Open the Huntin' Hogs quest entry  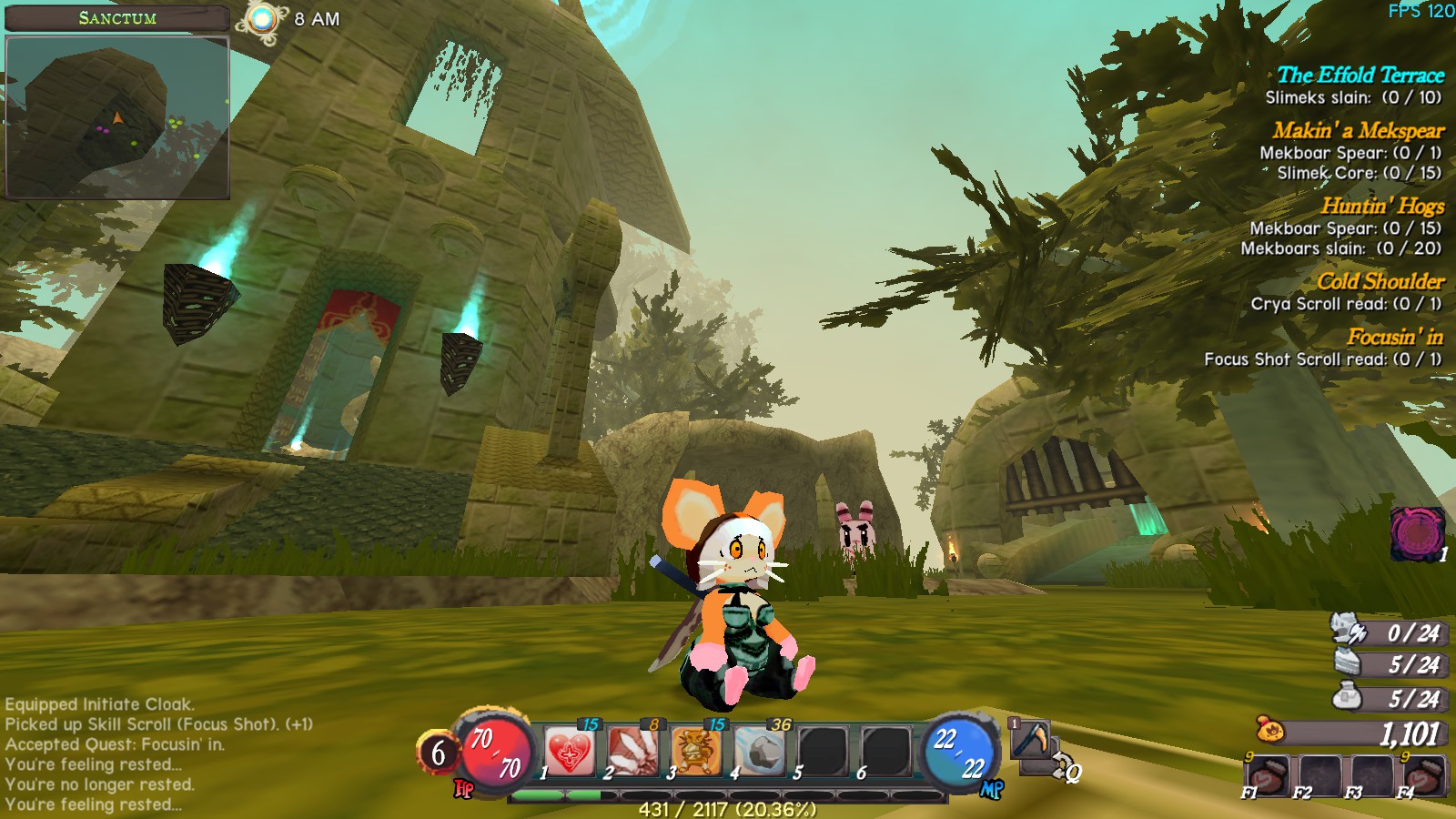(x=1382, y=206)
